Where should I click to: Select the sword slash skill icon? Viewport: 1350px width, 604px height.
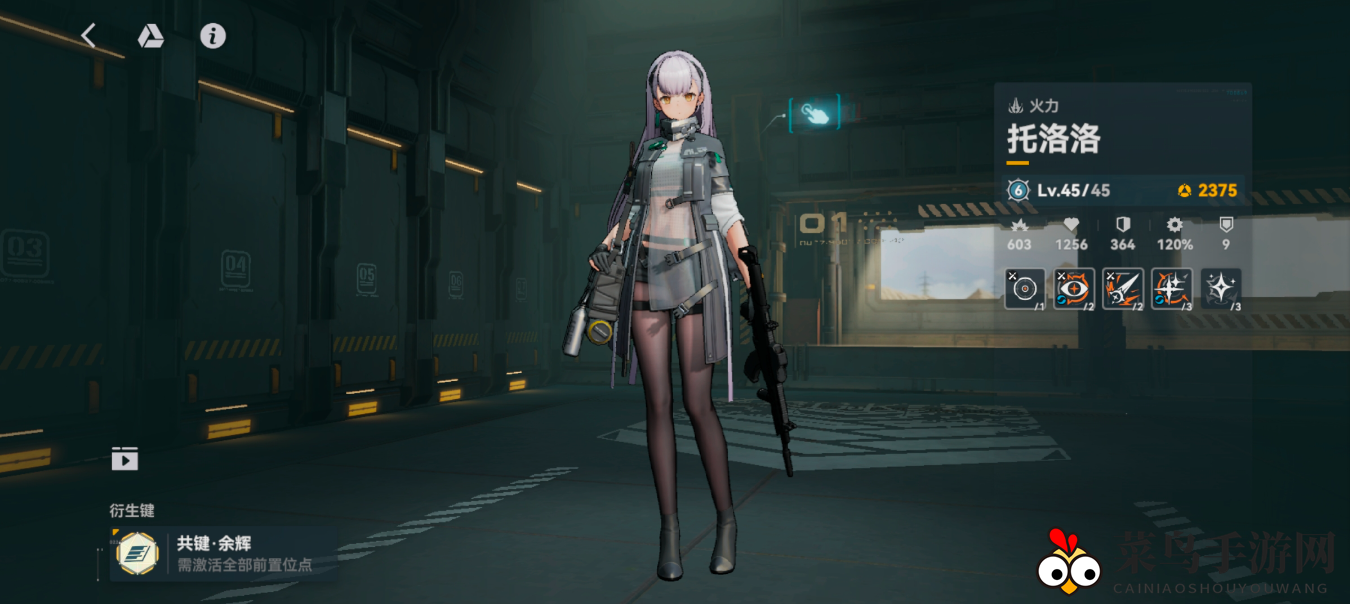(1122, 288)
